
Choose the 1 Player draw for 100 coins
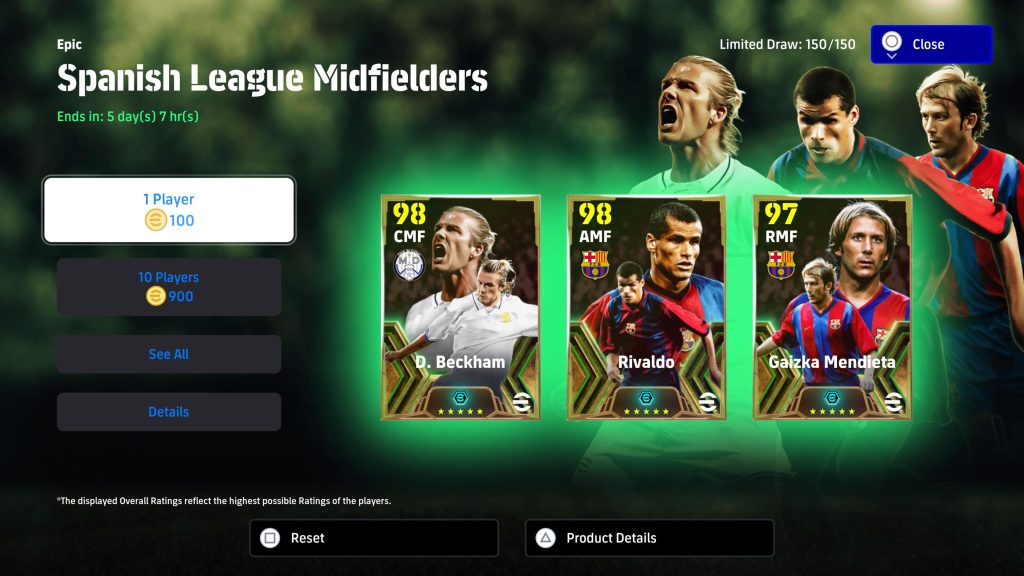tap(169, 210)
